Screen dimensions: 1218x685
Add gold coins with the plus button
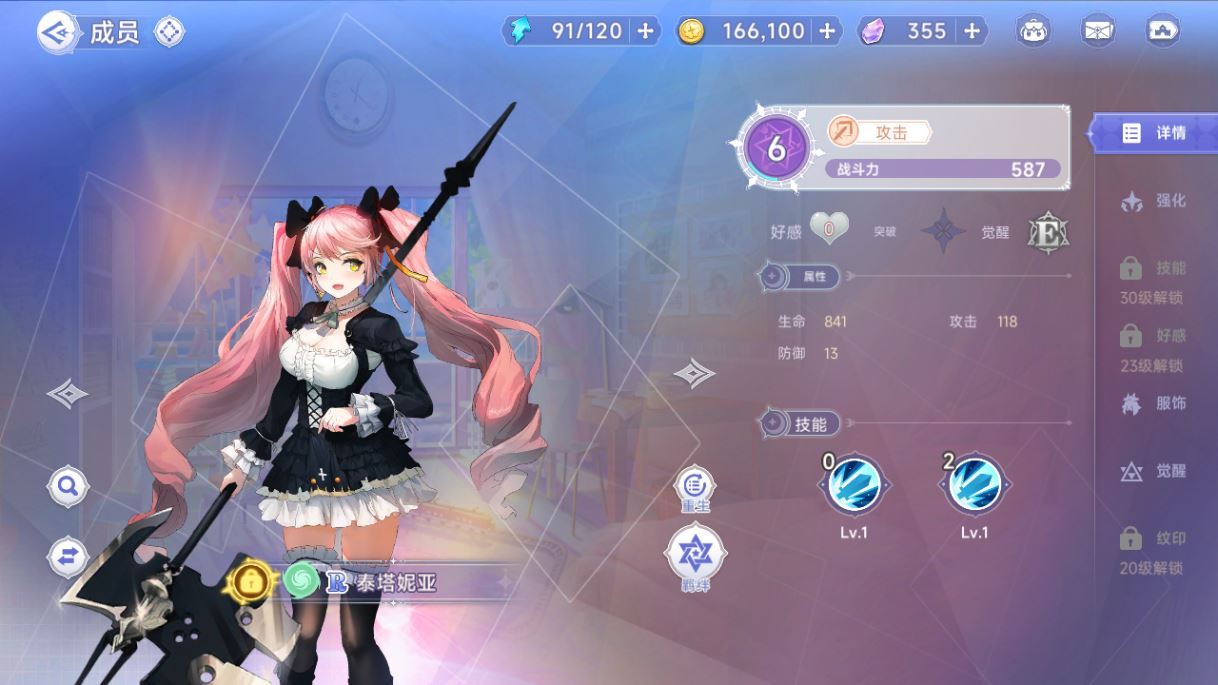click(826, 31)
